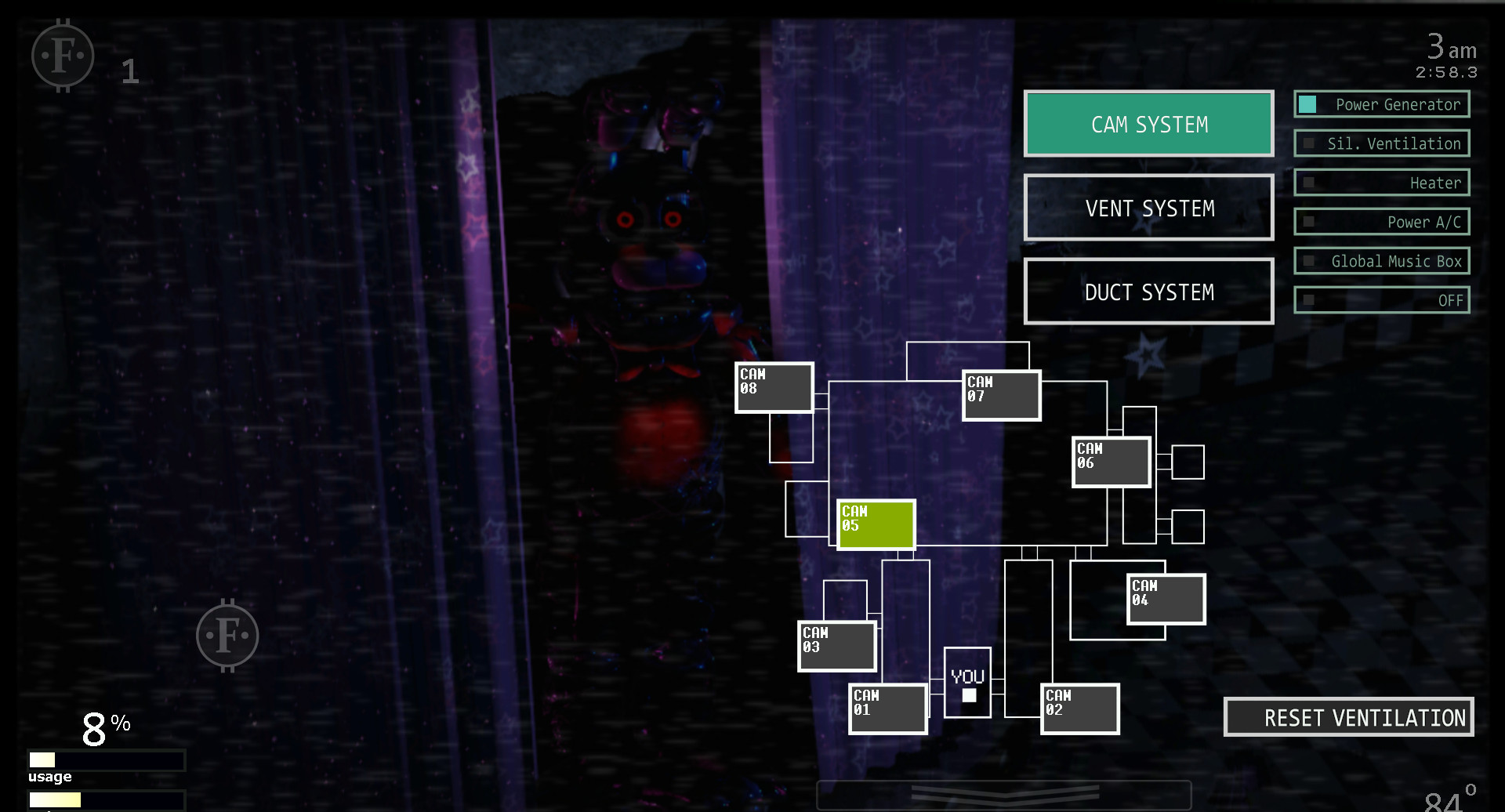Select the OFF power option
Image resolution: width=1505 pixels, height=812 pixels.
click(x=1382, y=299)
